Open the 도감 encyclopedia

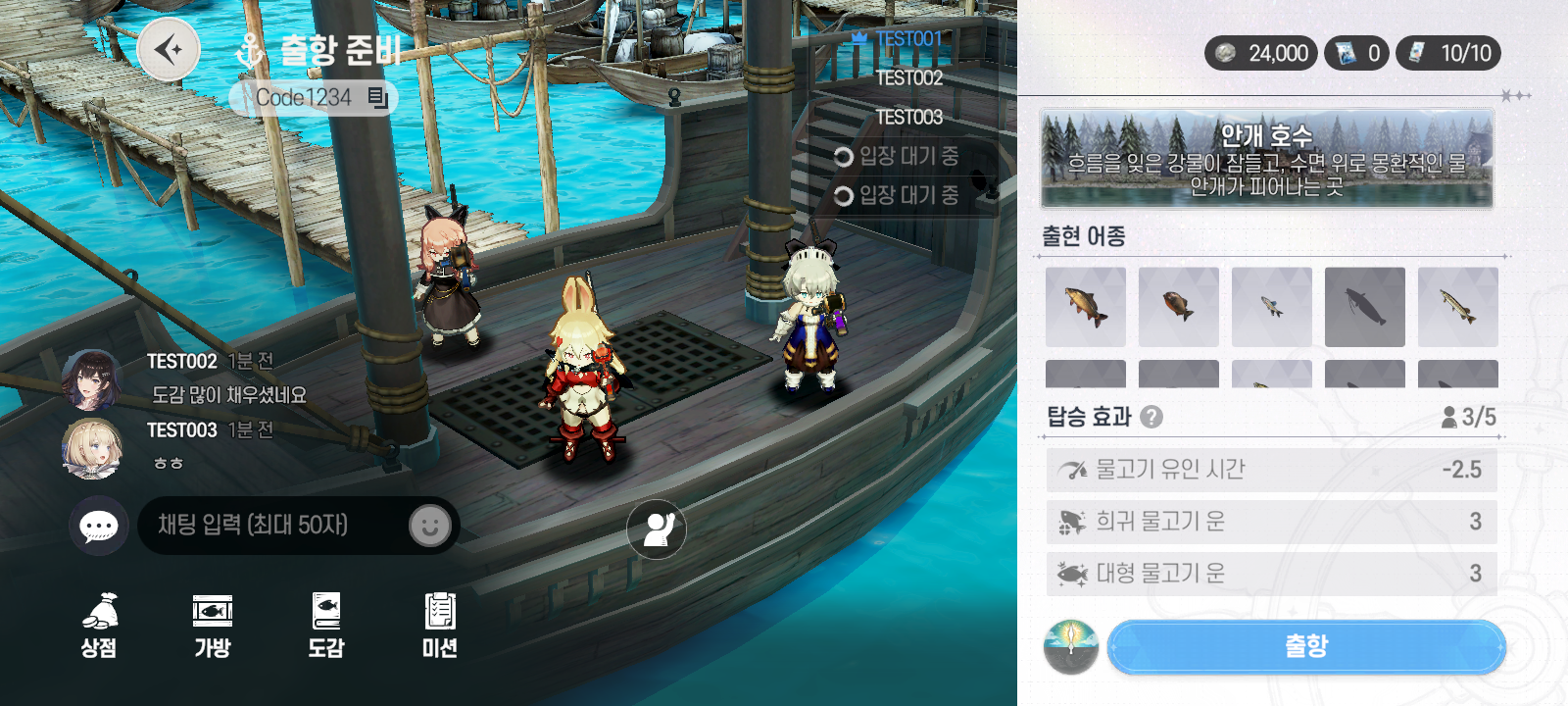326,625
